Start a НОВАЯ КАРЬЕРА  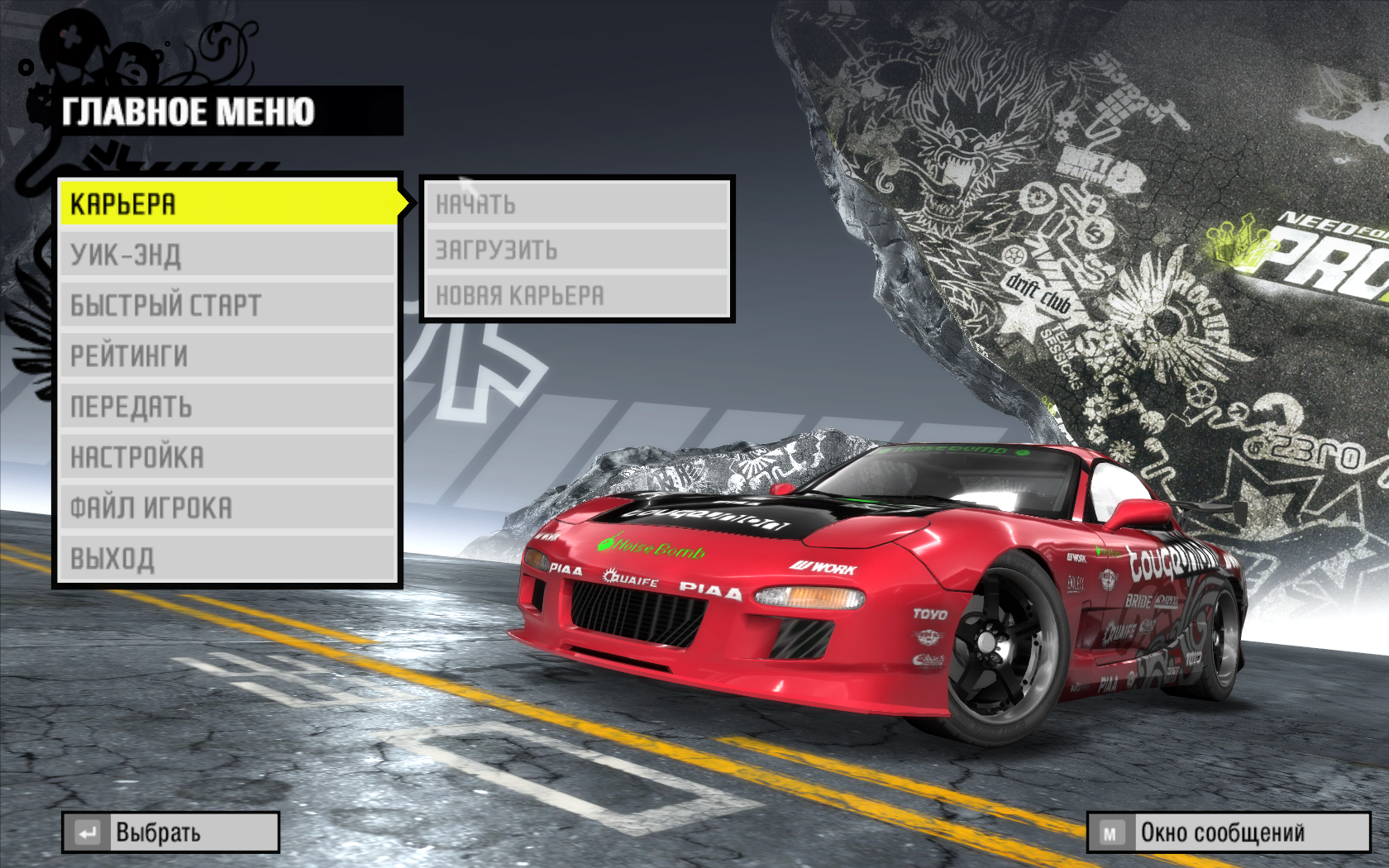tap(576, 295)
